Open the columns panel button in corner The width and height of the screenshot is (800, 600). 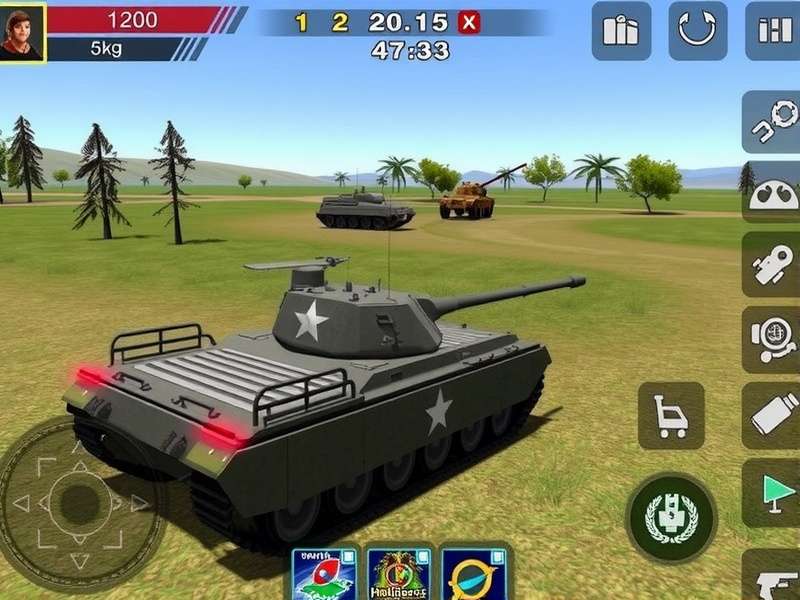pyautogui.click(x=772, y=31)
